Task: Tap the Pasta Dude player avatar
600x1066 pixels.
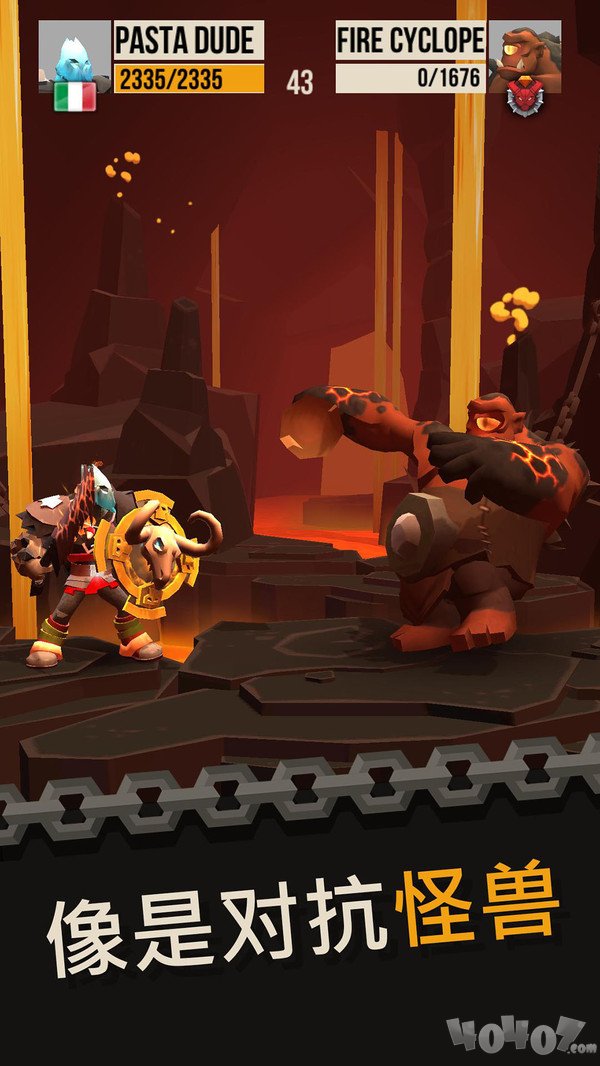Action: [74, 52]
